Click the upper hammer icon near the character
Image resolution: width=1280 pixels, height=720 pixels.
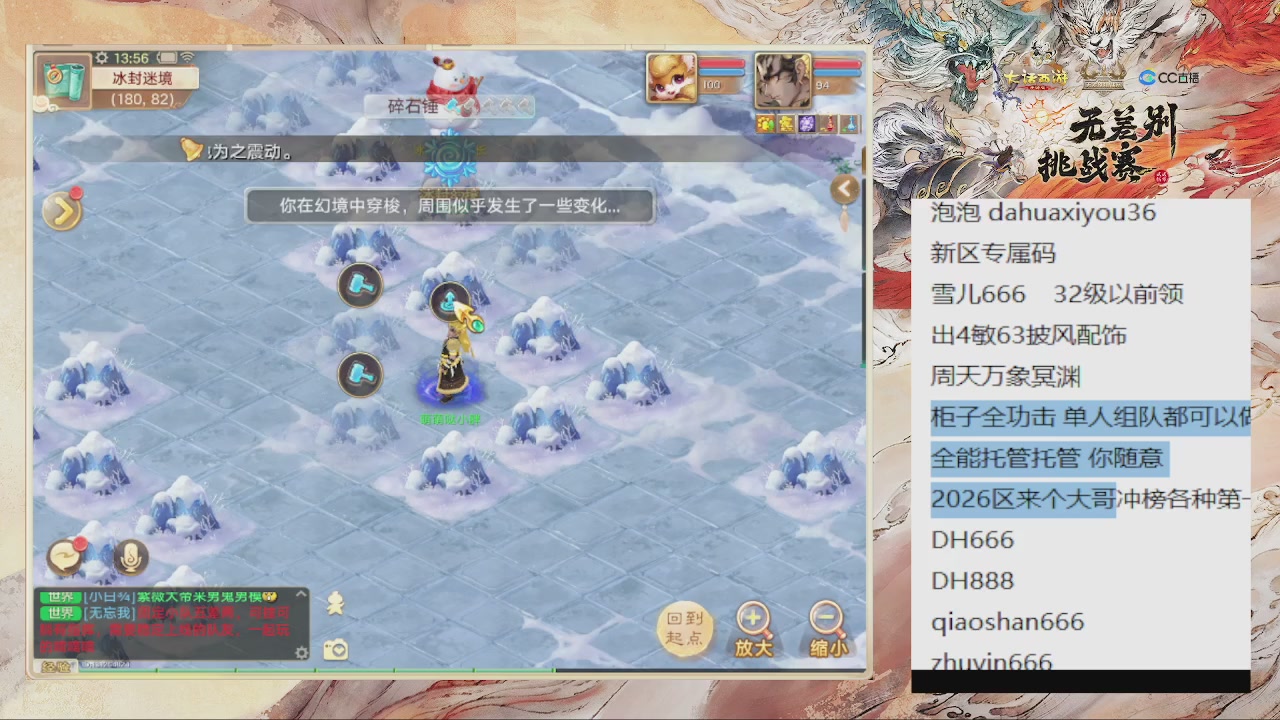point(360,286)
